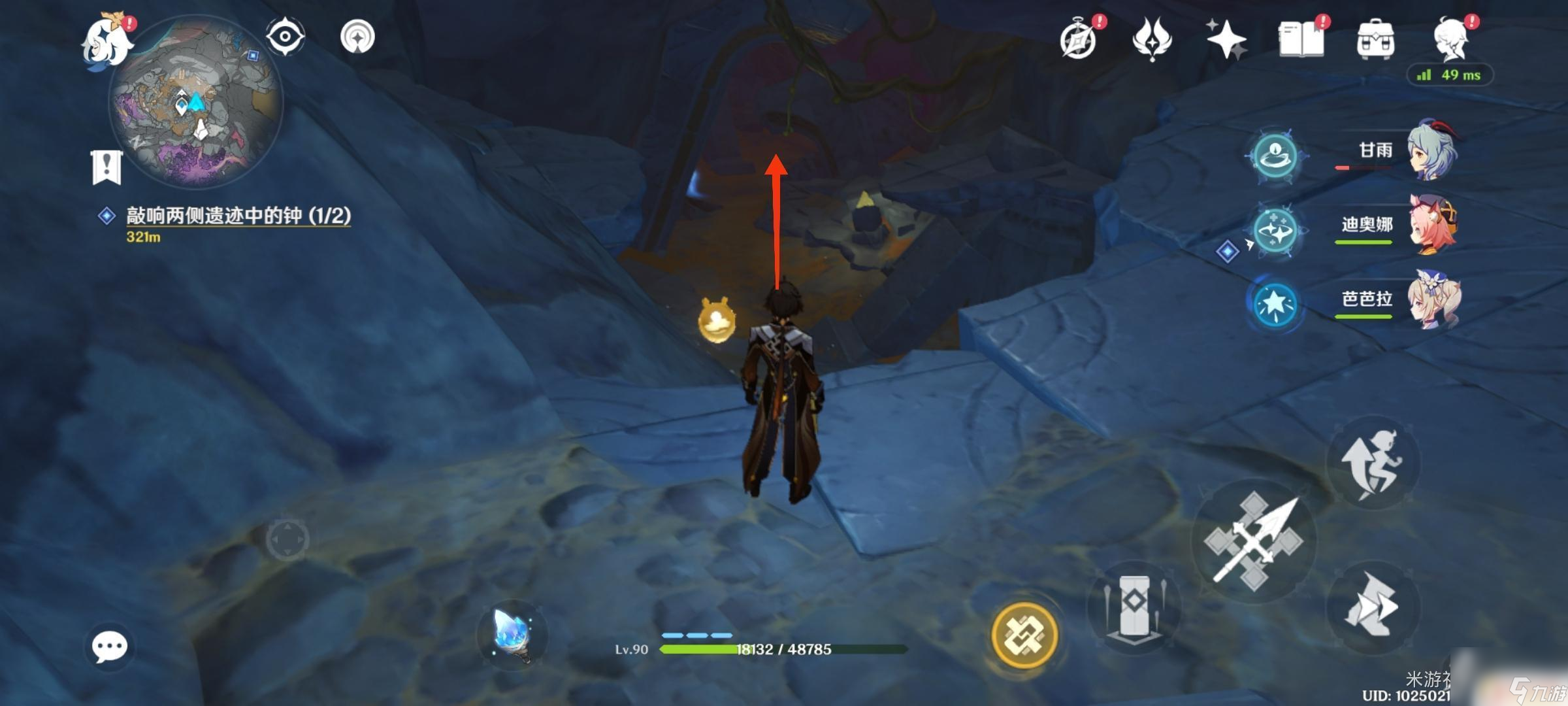The image size is (1568, 706).
Task: Use the blue crystal lantern gadget
Action: point(512,634)
